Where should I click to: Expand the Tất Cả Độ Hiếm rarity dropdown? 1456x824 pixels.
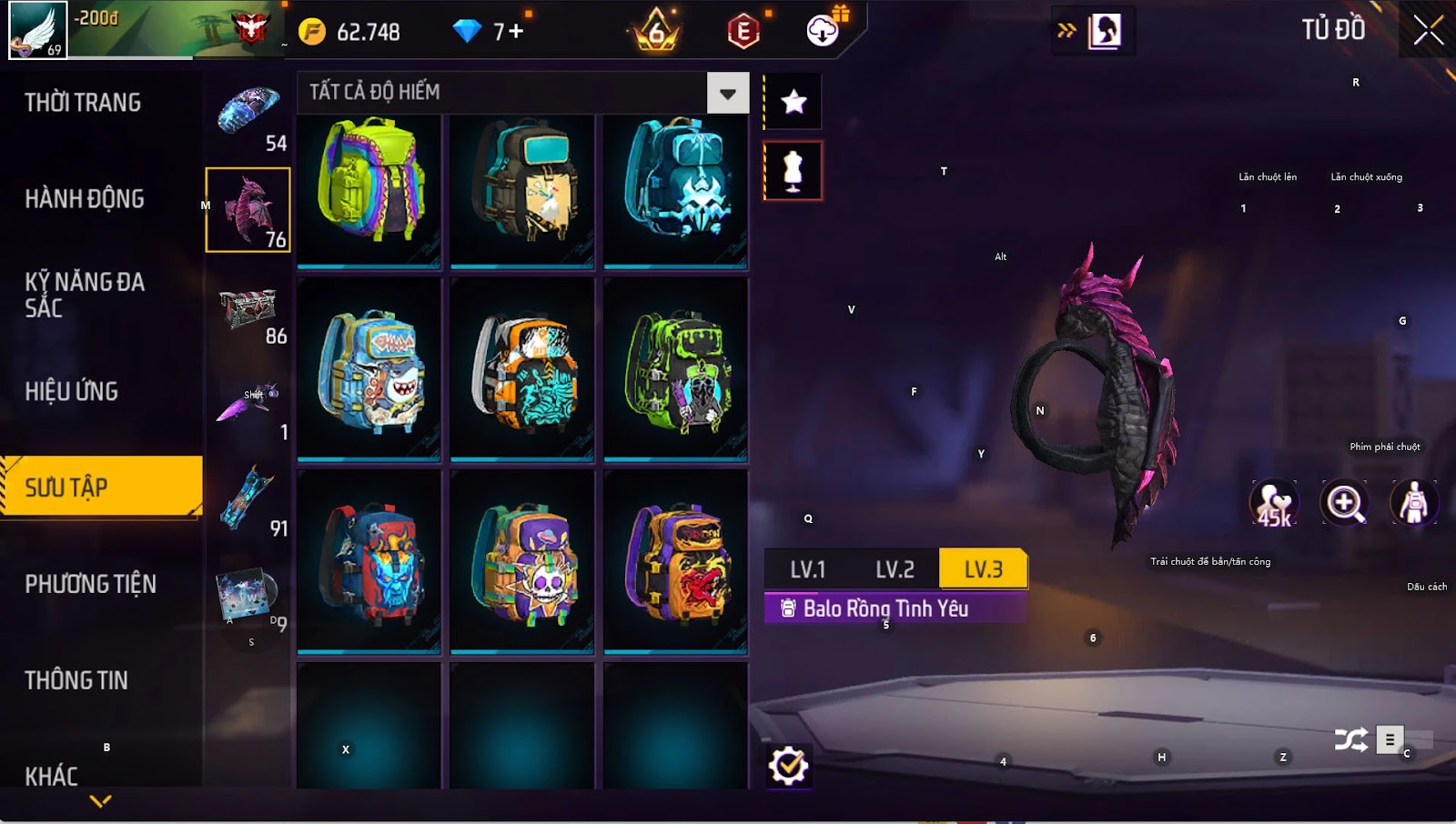tap(727, 93)
